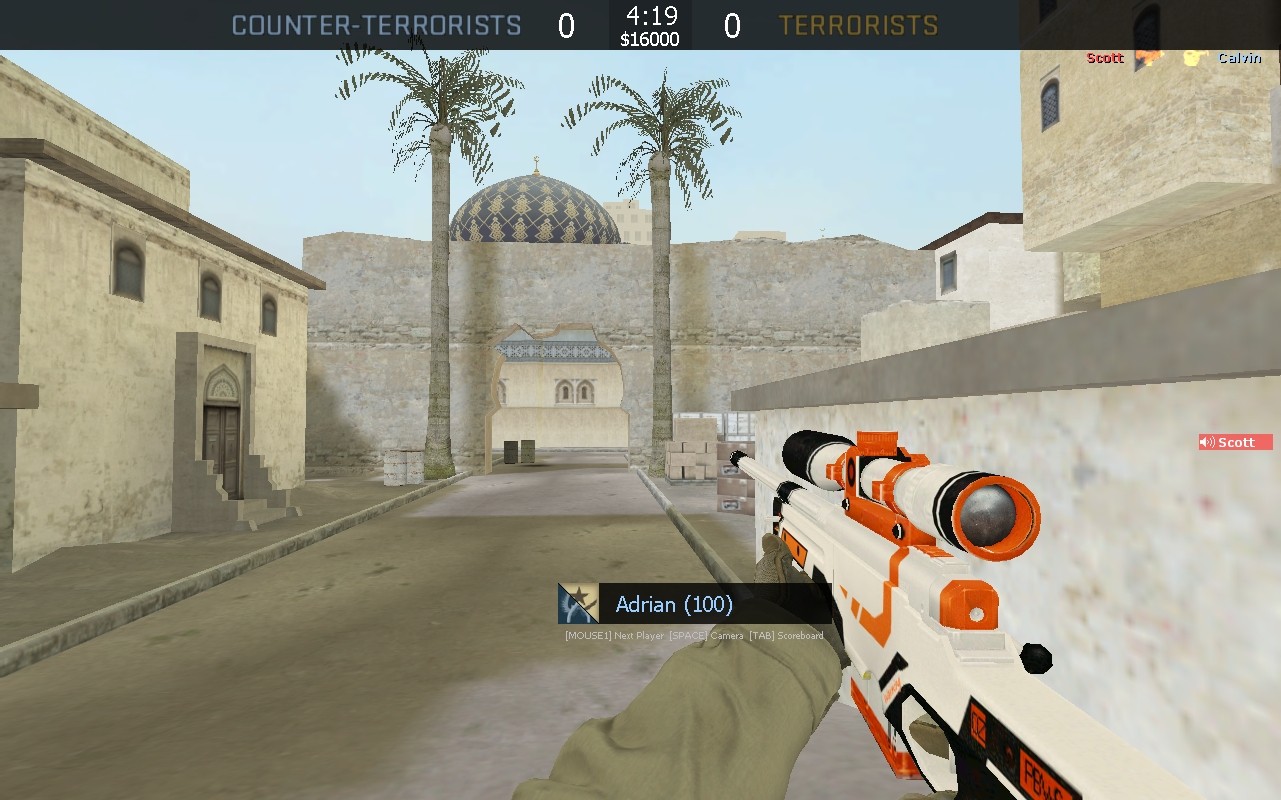1281x800 pixels.
Task: Toggle Scott's voice chat indicator
Action: (x=1235, y=441)
